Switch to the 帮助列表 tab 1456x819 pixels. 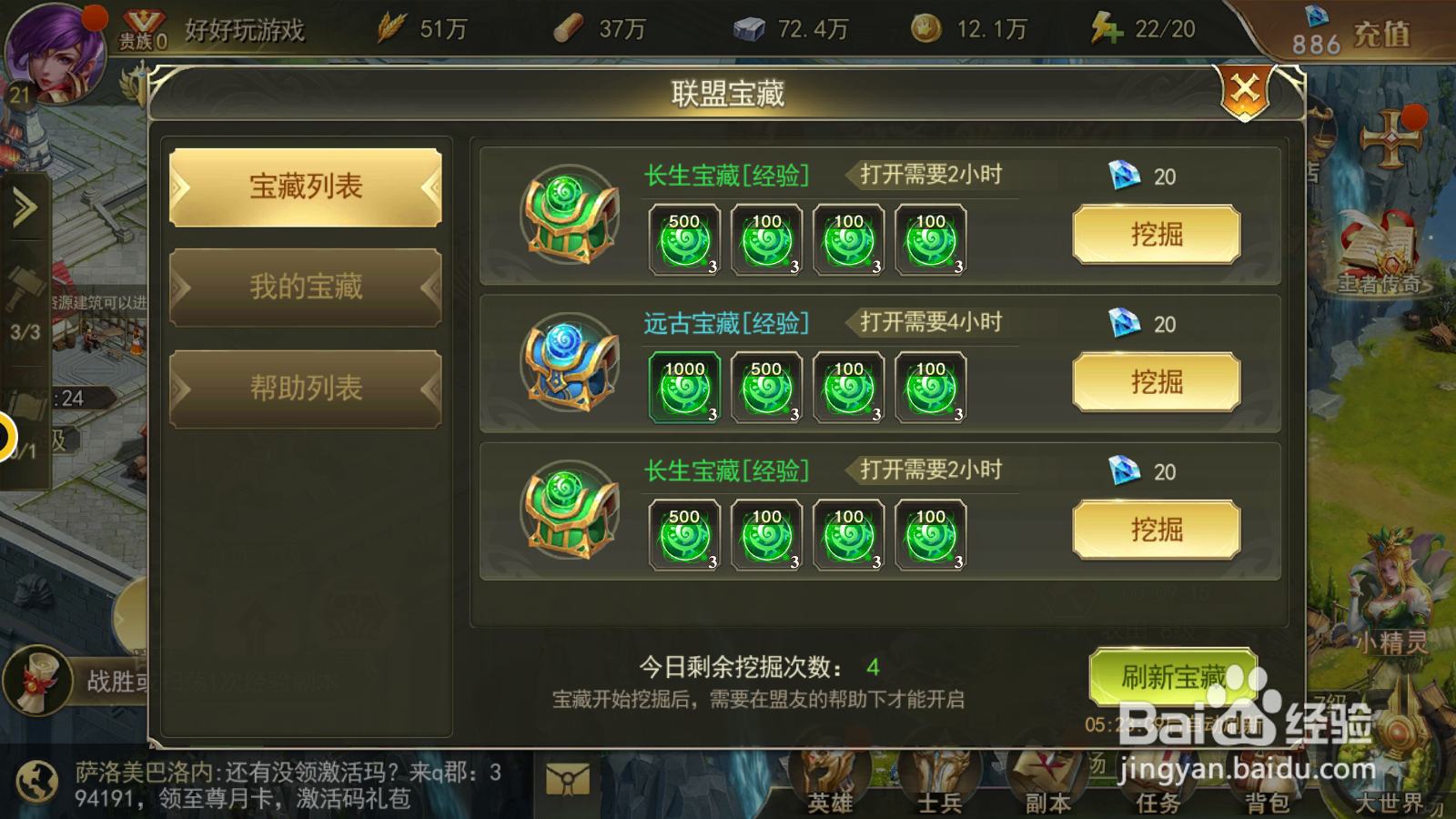click(303, 389)
